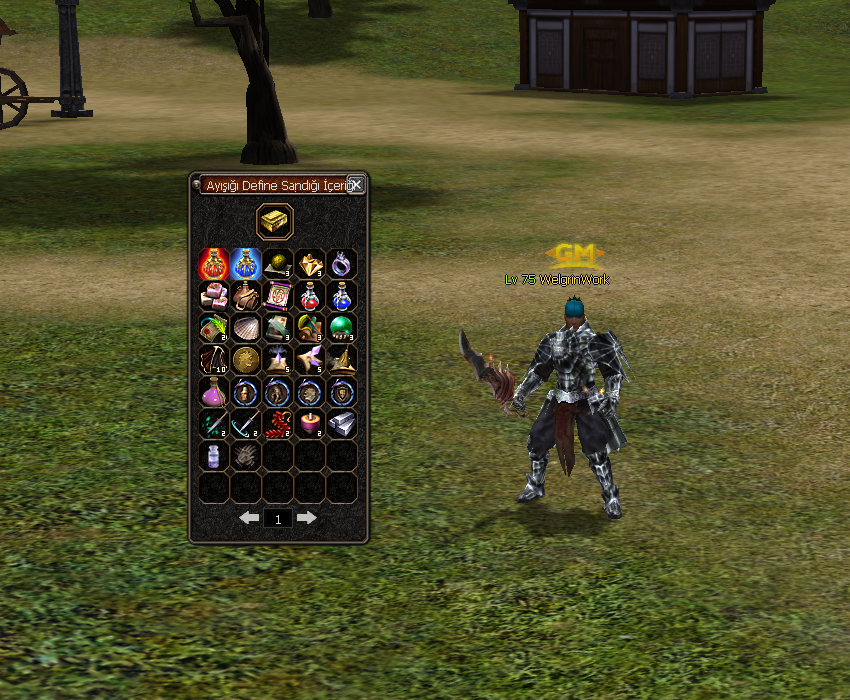Screen dimensions: 850x700
Task: Pick the gray gloves item
Action: 246,456
